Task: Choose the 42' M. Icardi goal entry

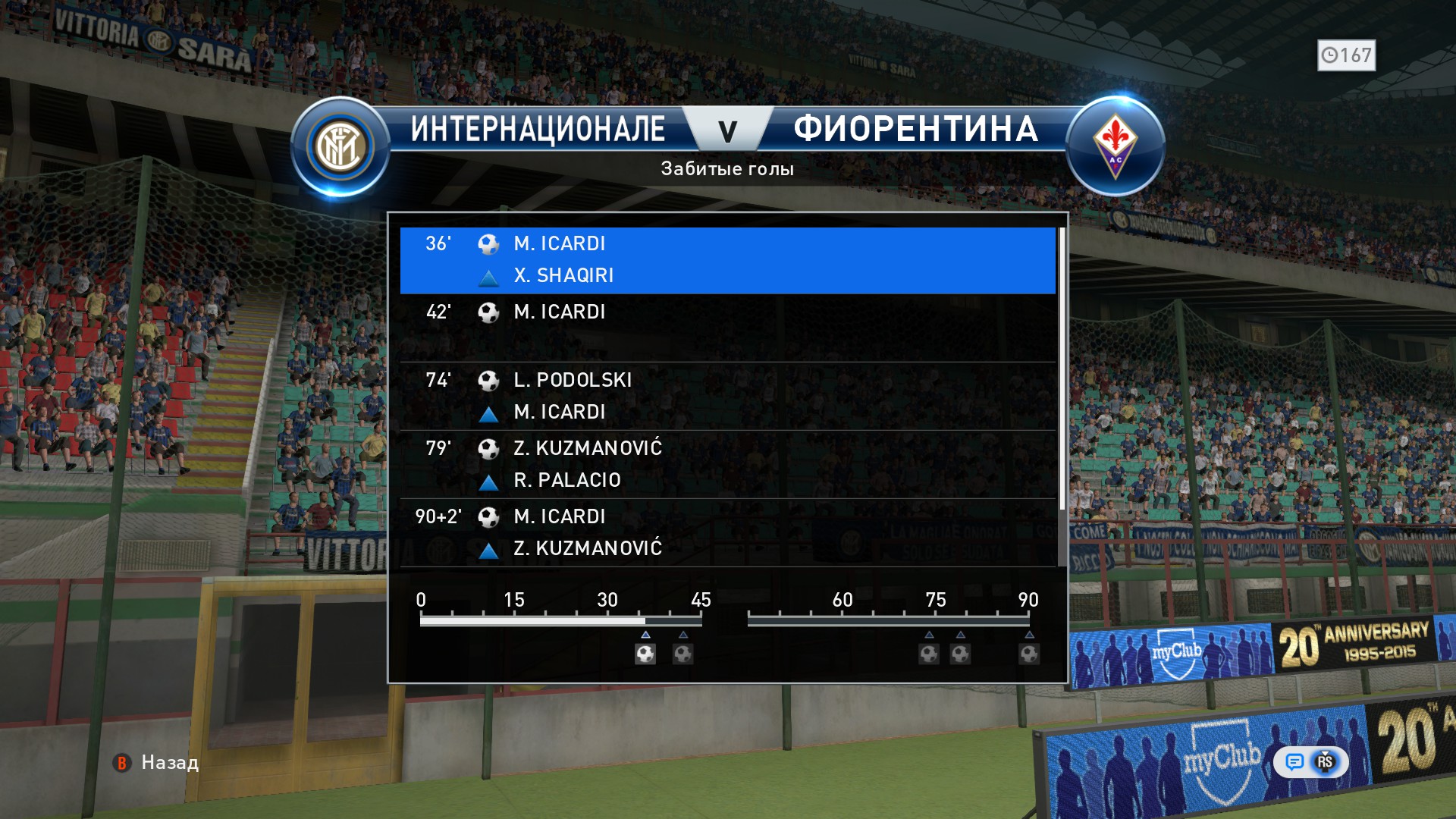Action: click(x=726, y=328)
